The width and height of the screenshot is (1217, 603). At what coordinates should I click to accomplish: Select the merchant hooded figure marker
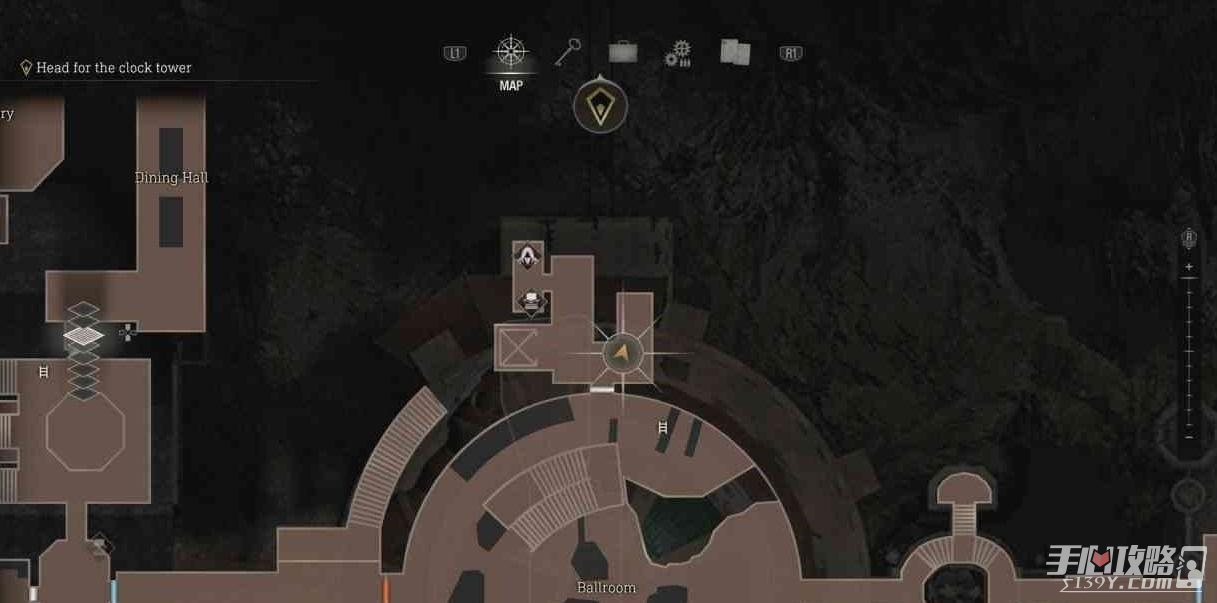tap(527, 257)
